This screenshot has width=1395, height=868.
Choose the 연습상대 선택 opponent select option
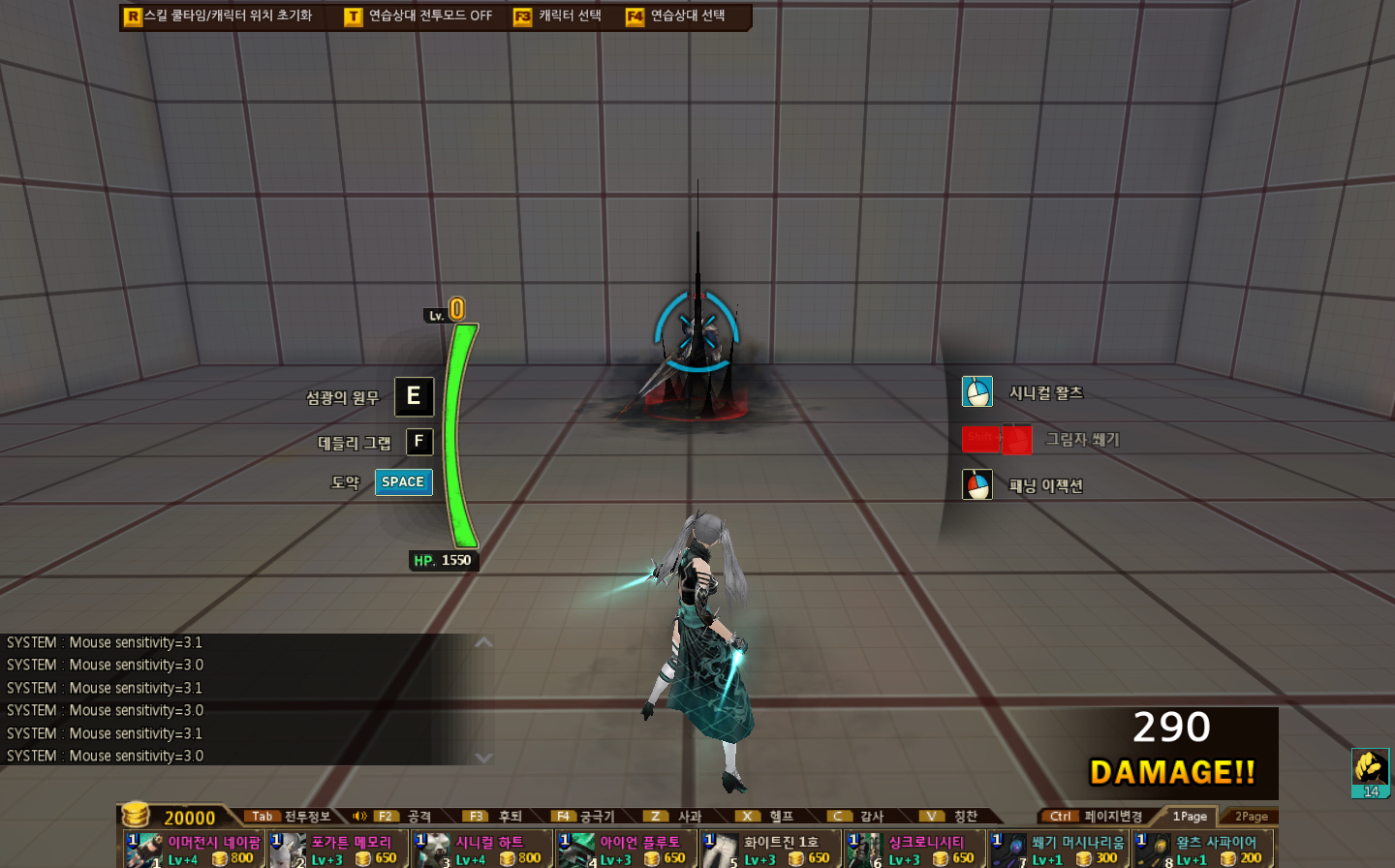coord(675,16)
